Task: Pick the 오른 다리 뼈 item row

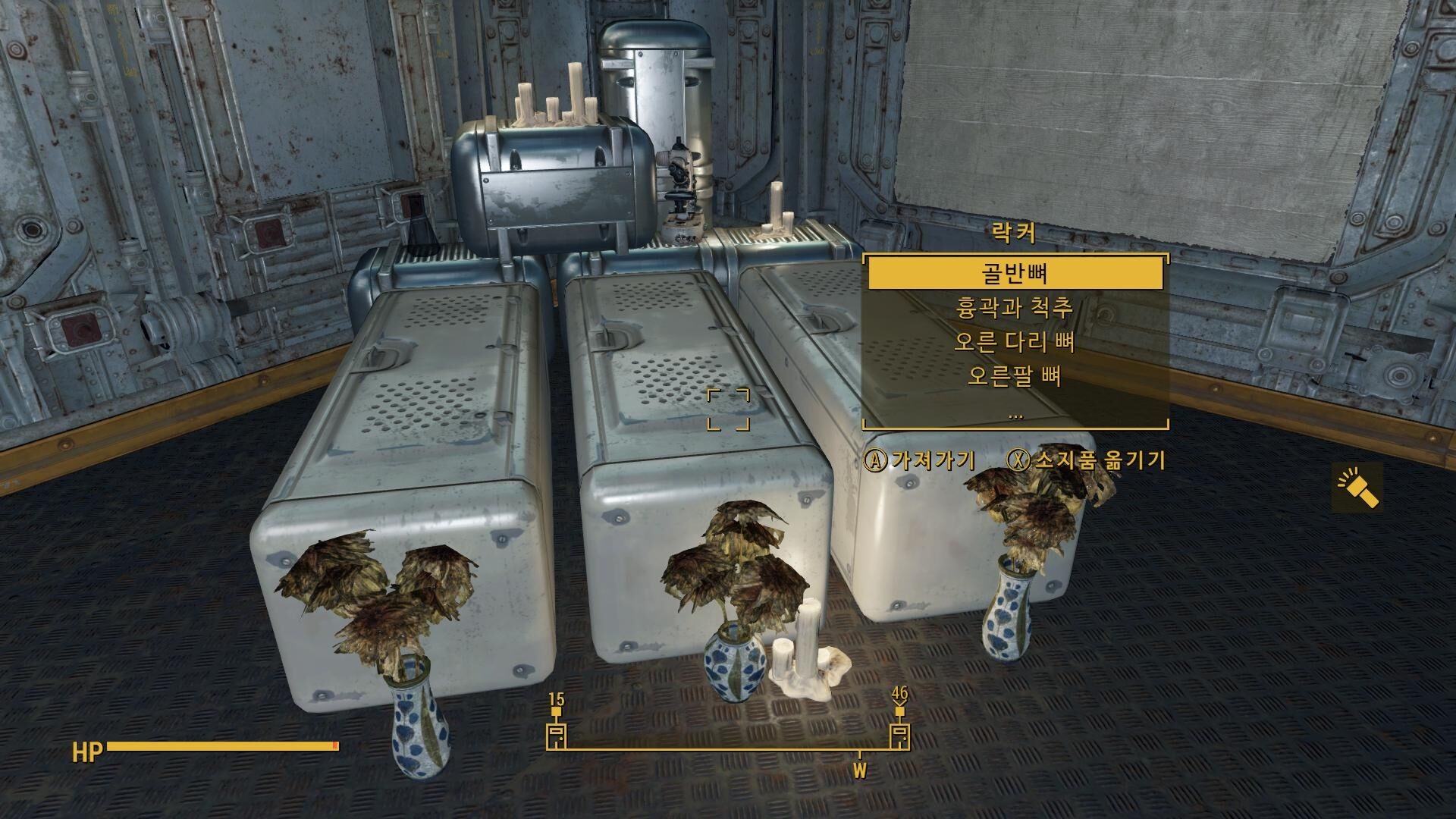Action: 1015,343
